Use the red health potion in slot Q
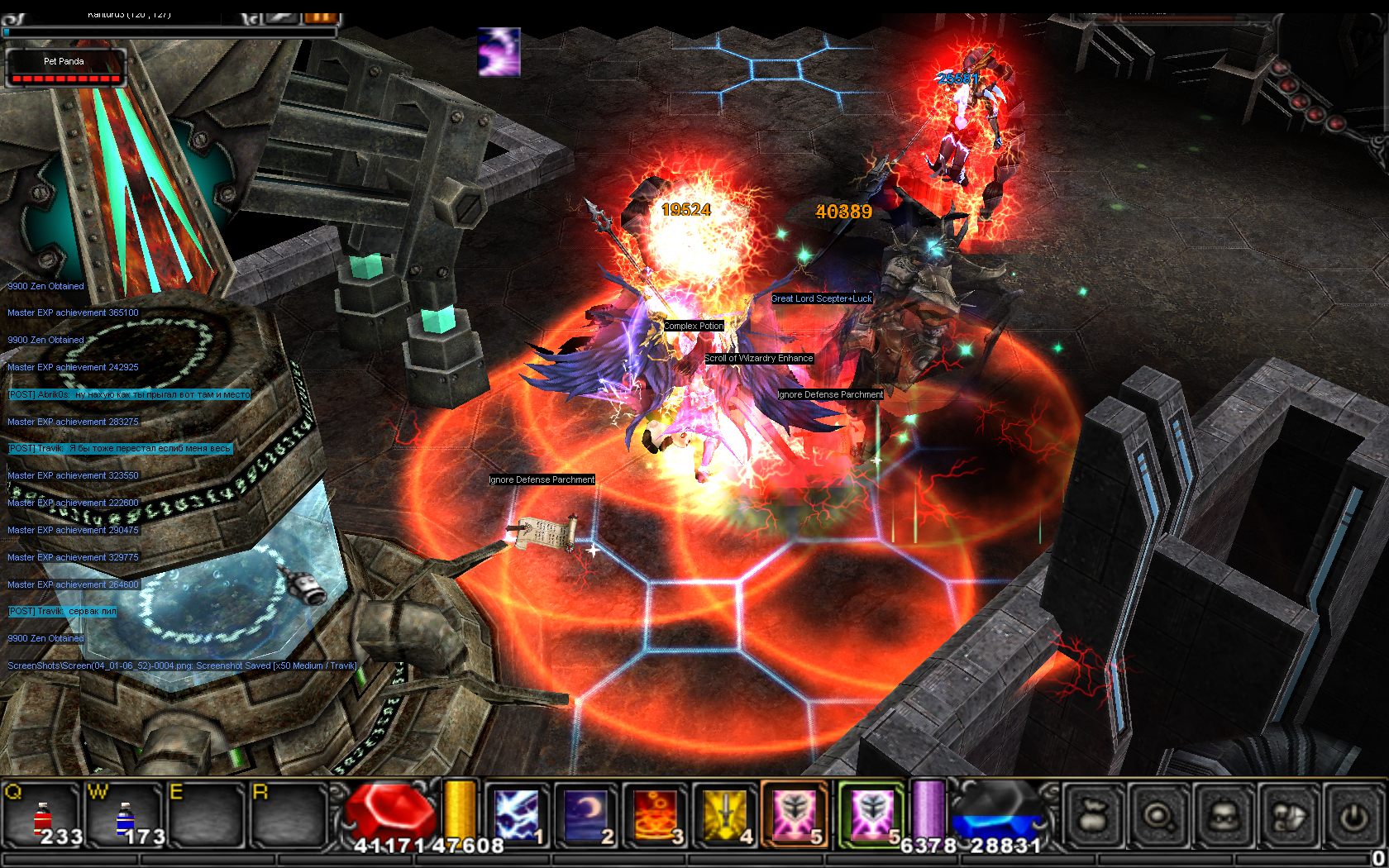The image size is (1389, 868). tap(43, 815)
